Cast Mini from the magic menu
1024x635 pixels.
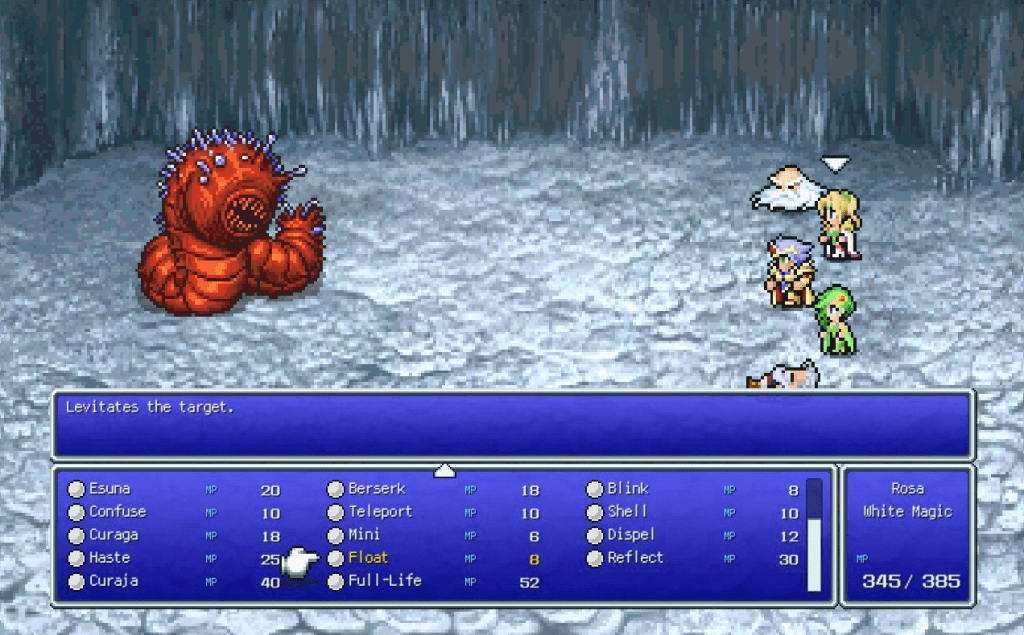364,535
